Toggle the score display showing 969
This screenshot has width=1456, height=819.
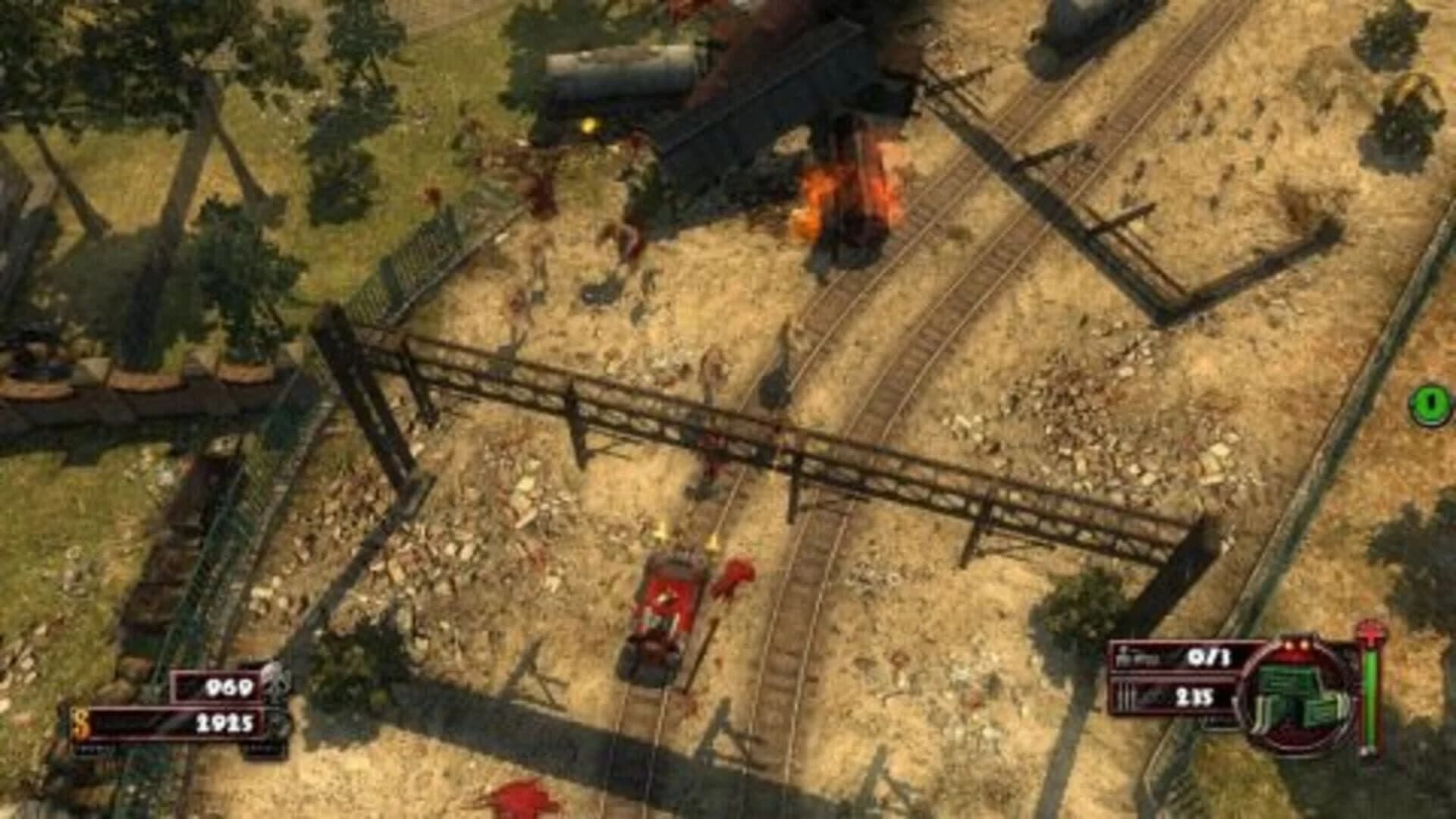(230, 686)
